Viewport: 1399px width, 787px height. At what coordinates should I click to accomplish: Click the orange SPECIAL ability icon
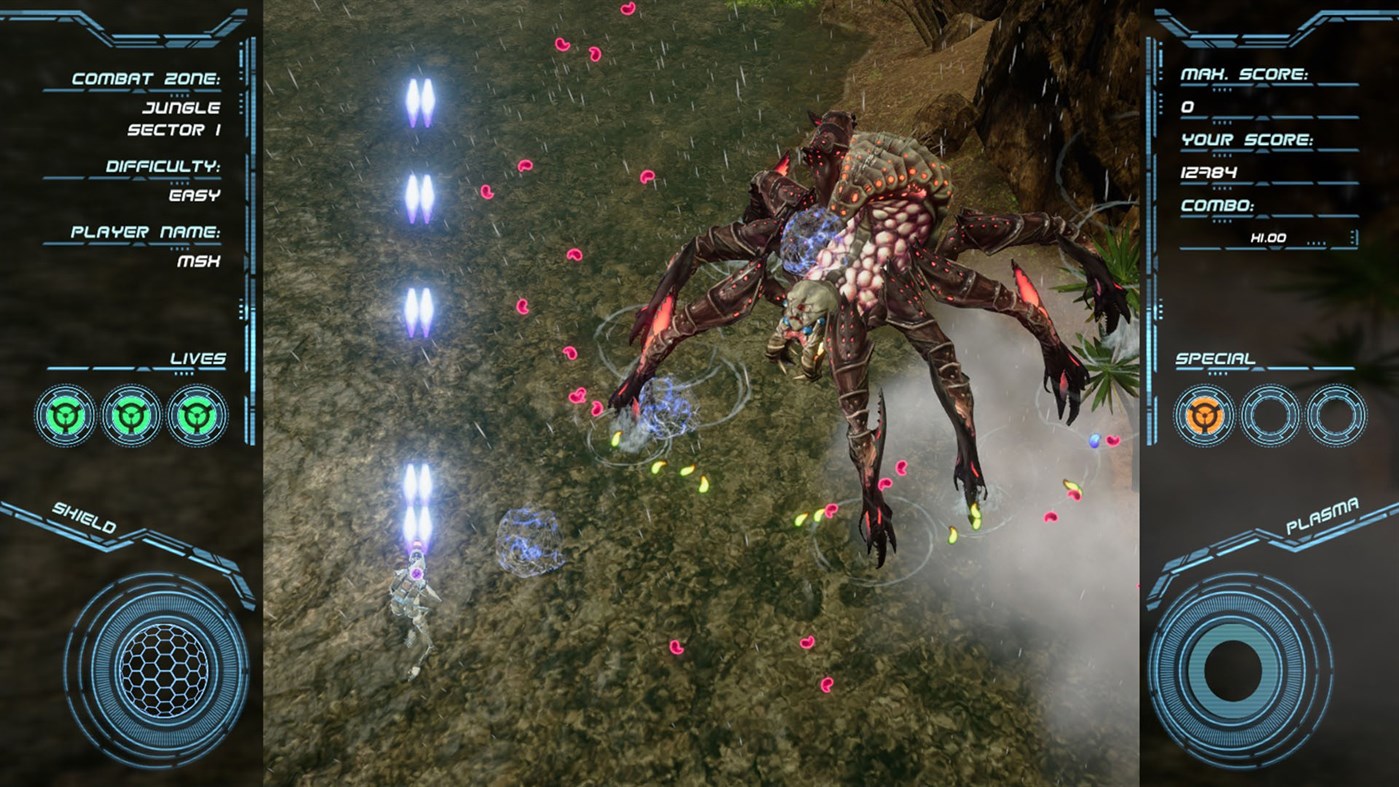(1202, 412)
